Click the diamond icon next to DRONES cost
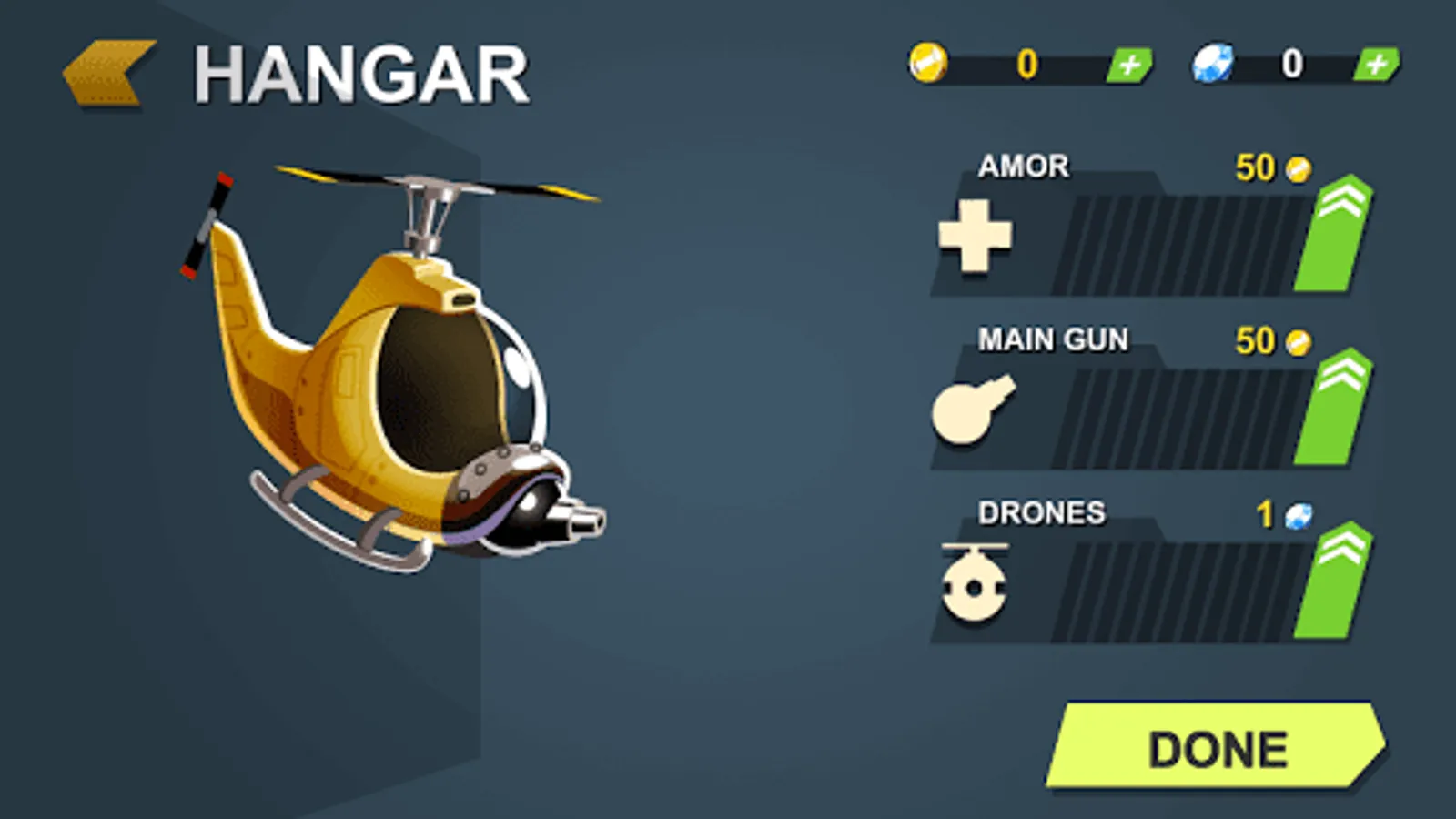Screen dimensions: 1456x819 [x=1297, y=516]
